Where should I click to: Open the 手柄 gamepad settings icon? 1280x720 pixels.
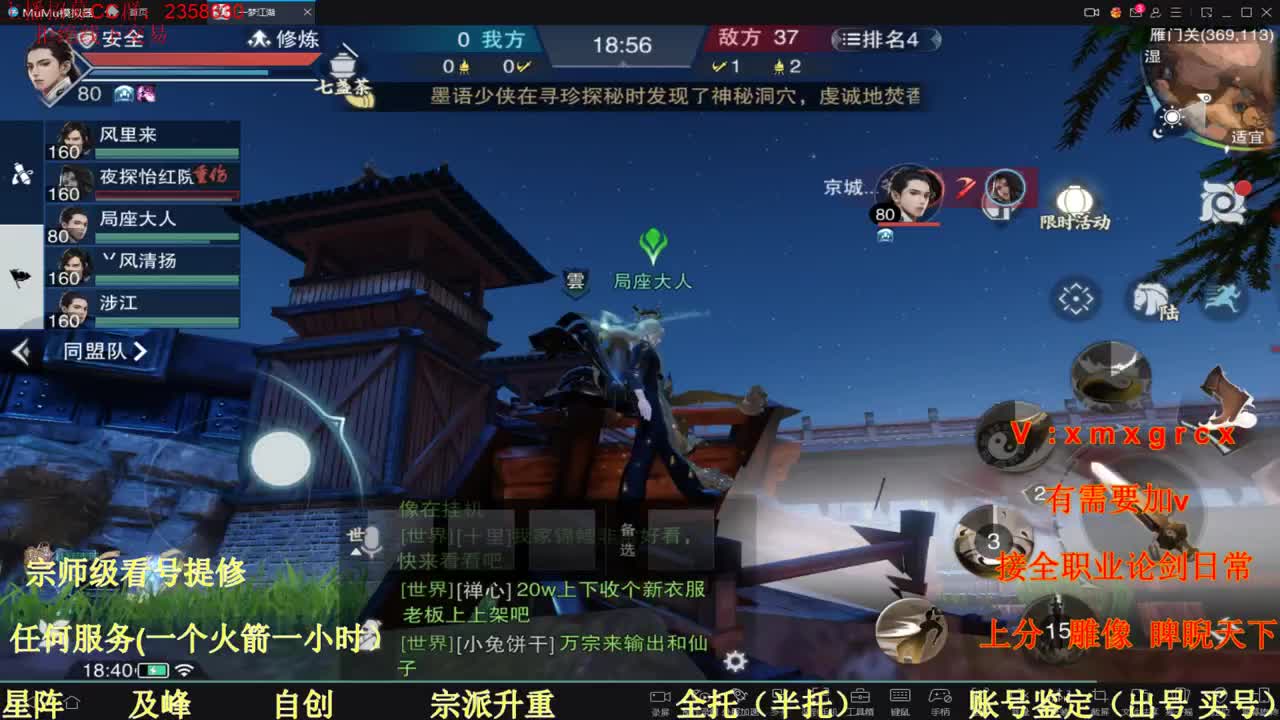pyautogui.click(x=940, y=697)
